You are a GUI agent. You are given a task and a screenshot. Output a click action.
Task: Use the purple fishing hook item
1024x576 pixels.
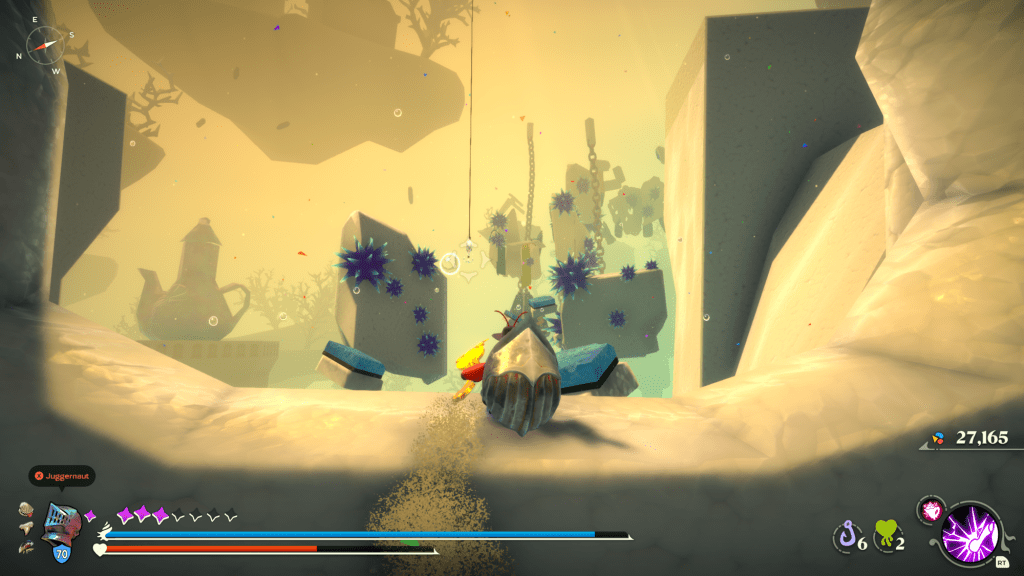click(x=846, y=538)
